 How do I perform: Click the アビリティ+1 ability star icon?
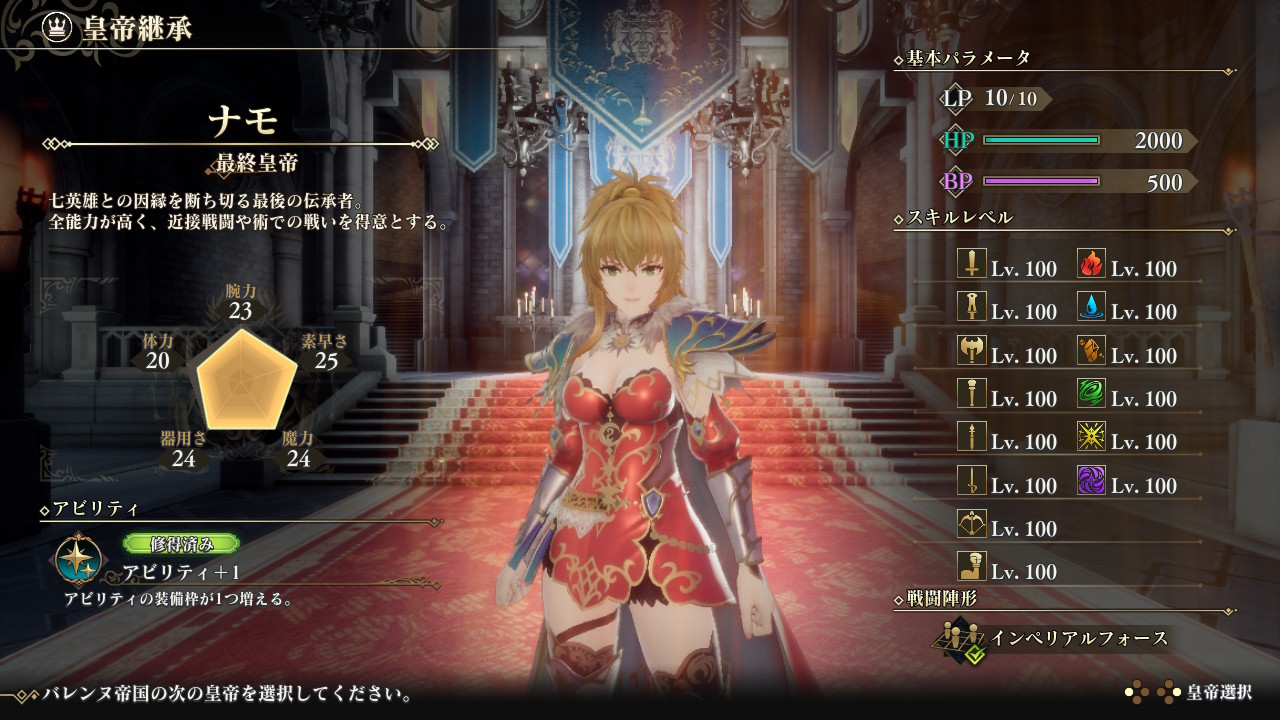point(76,560)
